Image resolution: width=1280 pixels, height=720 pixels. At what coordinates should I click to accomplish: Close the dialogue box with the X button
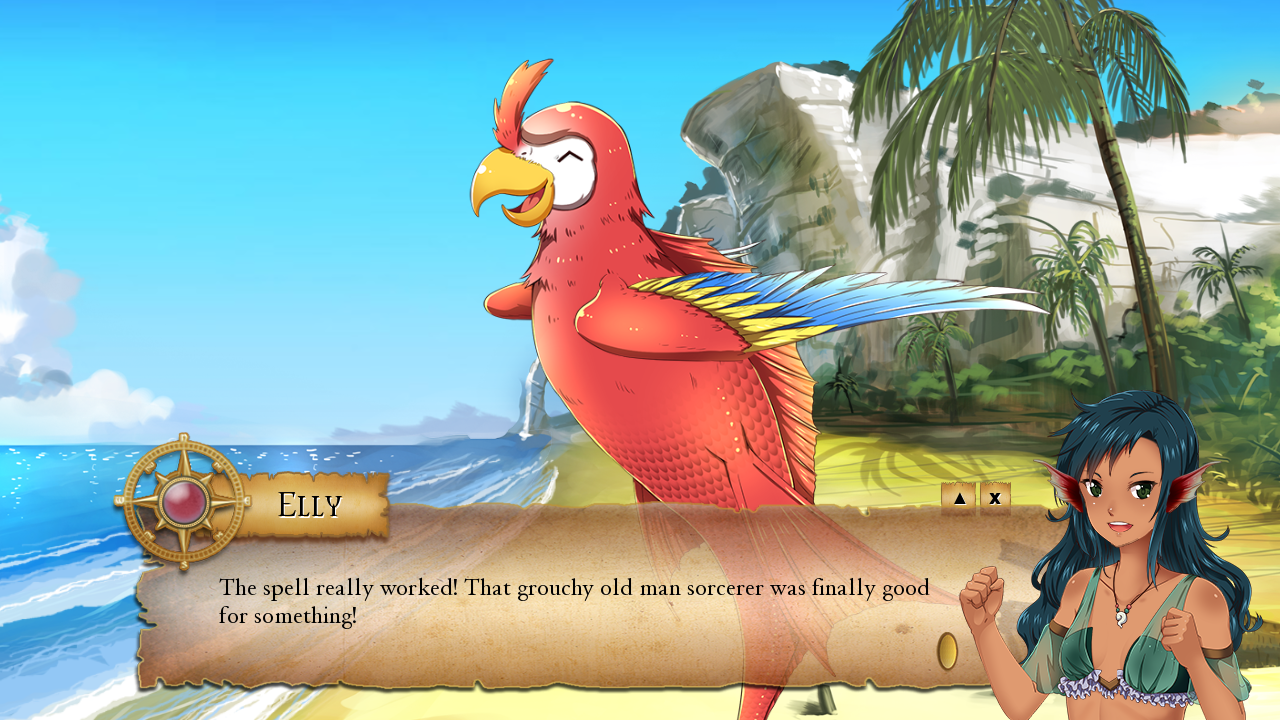click(x=995, y=498)
